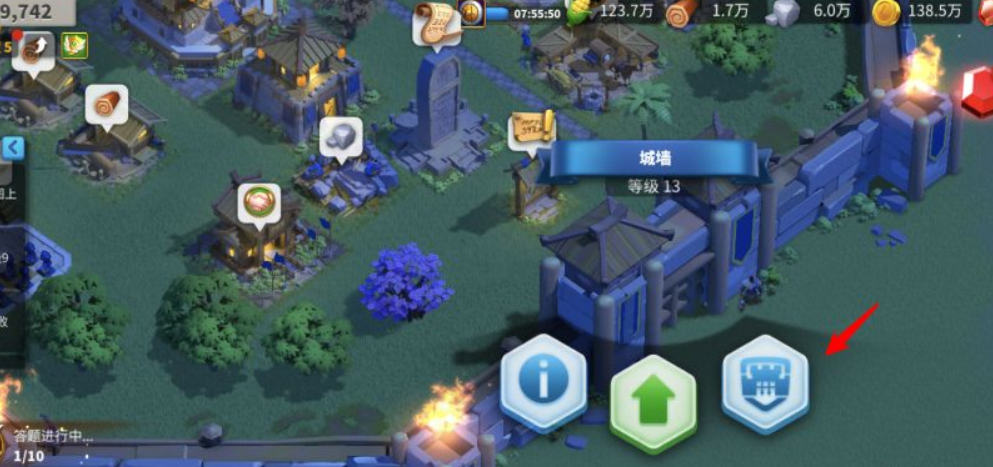Select the stone resource counter

tap(808, 13)
